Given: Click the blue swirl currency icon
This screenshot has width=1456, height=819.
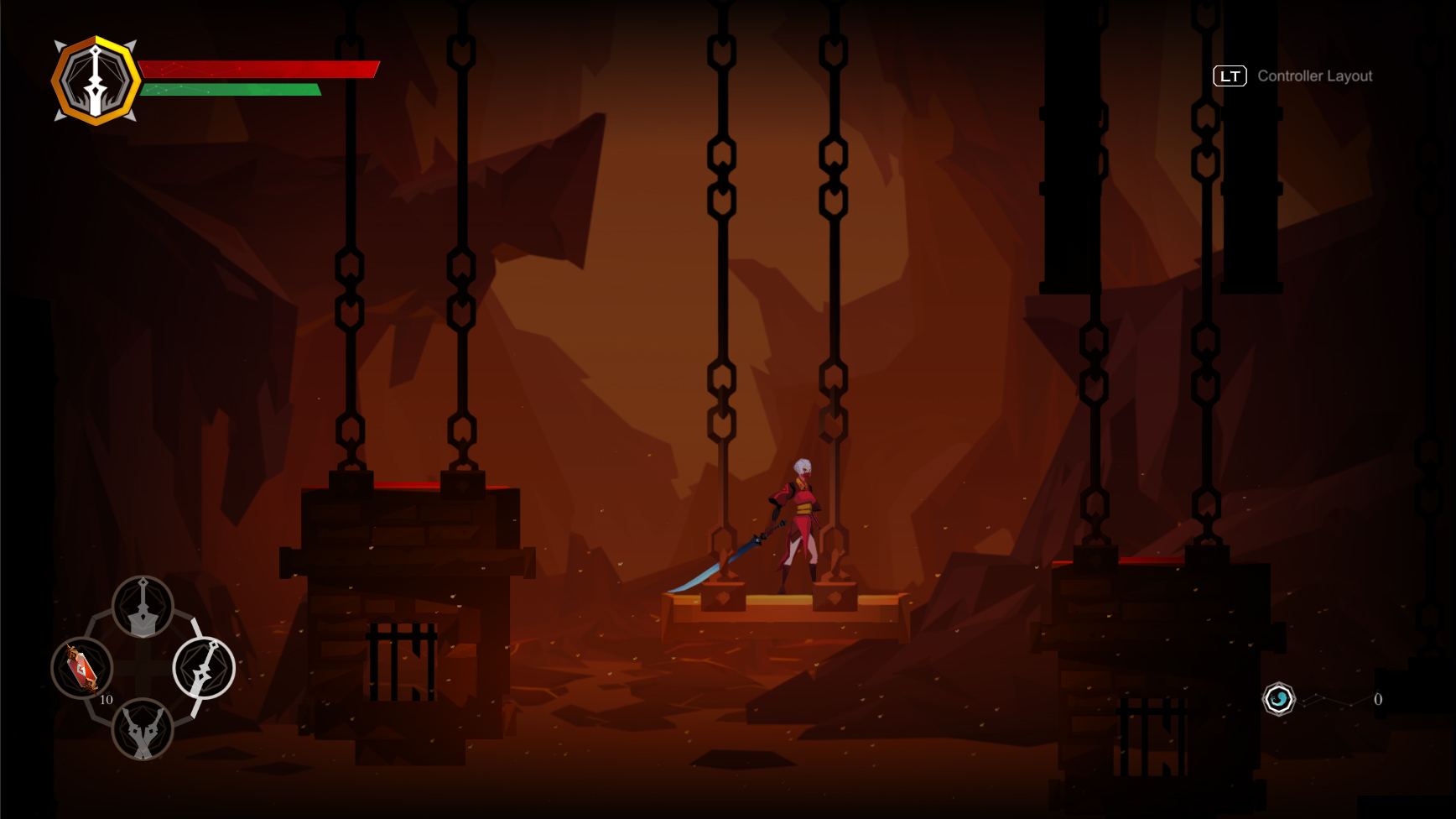Looking at the screenshot, I should pyautogui.click(x=1278, y=699).
